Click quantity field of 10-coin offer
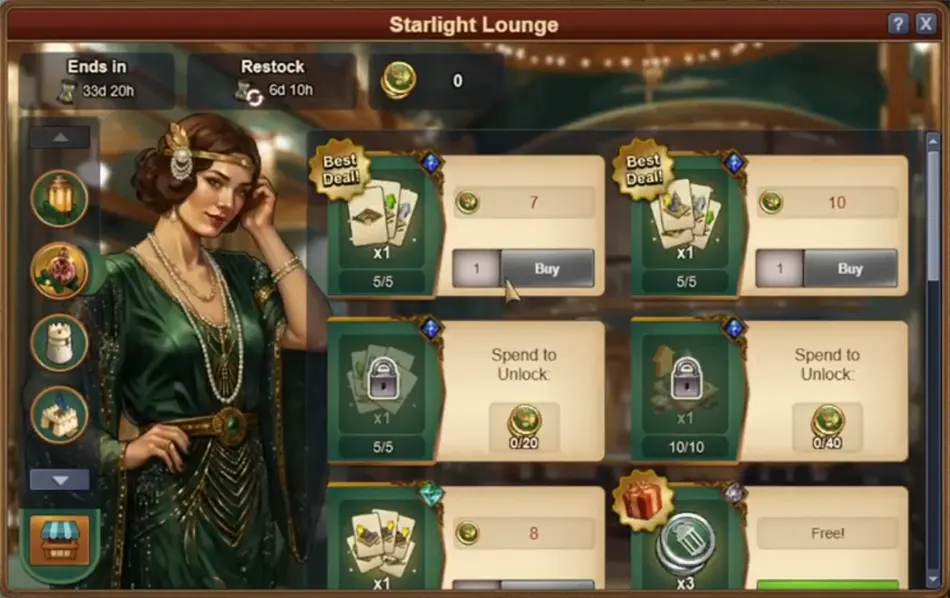The width and height of the screenshot is (950, 598). click(779, 269)
